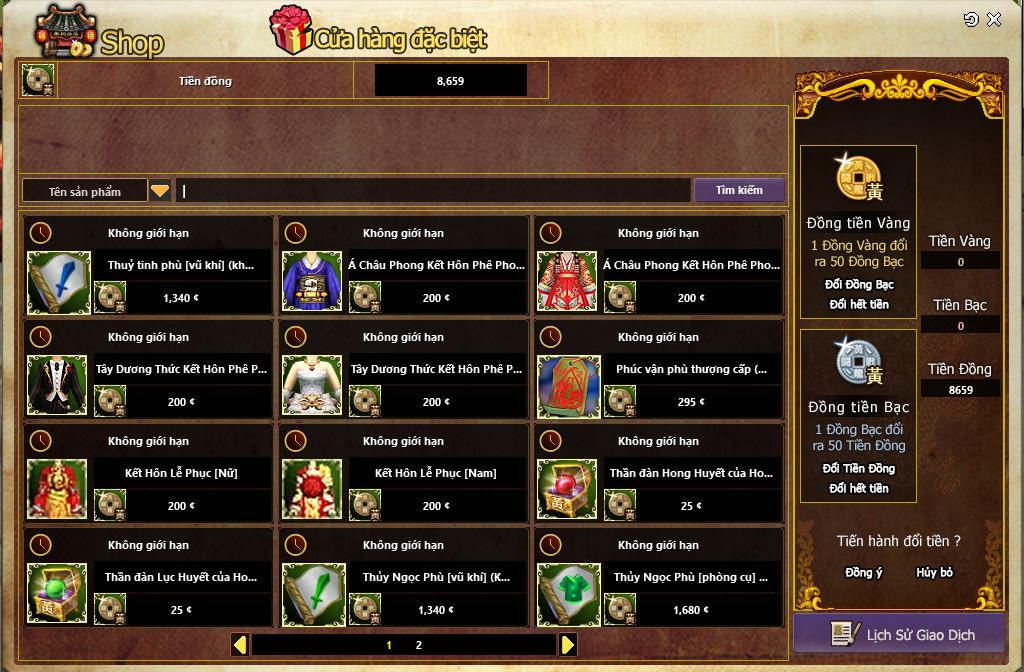
Task: Click Đổi Tiền Đồng under the silver coin
Action: 859,468
